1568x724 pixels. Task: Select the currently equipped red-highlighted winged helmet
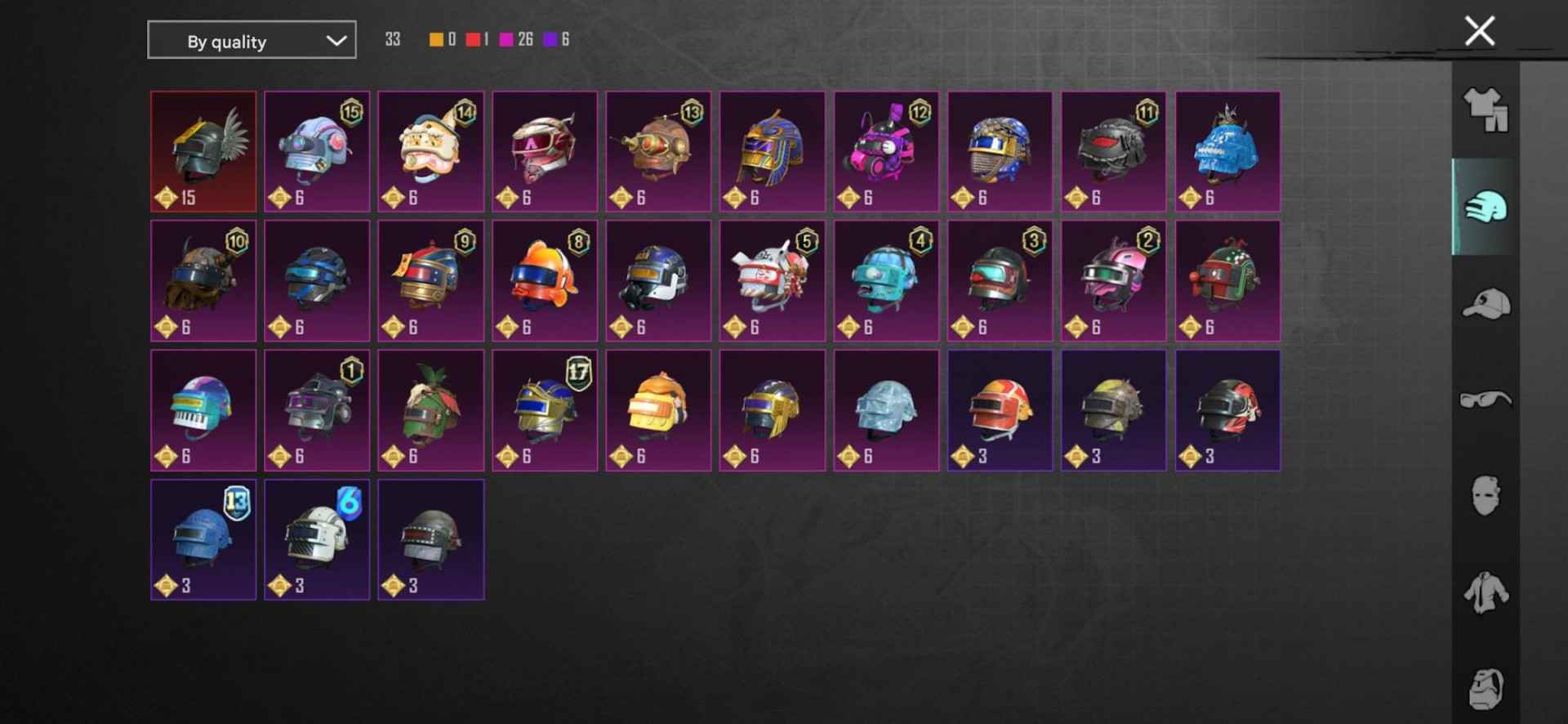tap(203, 150)
